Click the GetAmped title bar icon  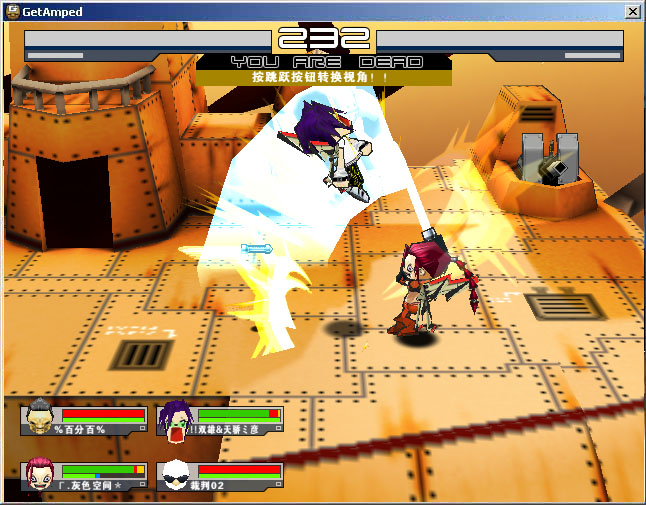click(x=11, y=10)
